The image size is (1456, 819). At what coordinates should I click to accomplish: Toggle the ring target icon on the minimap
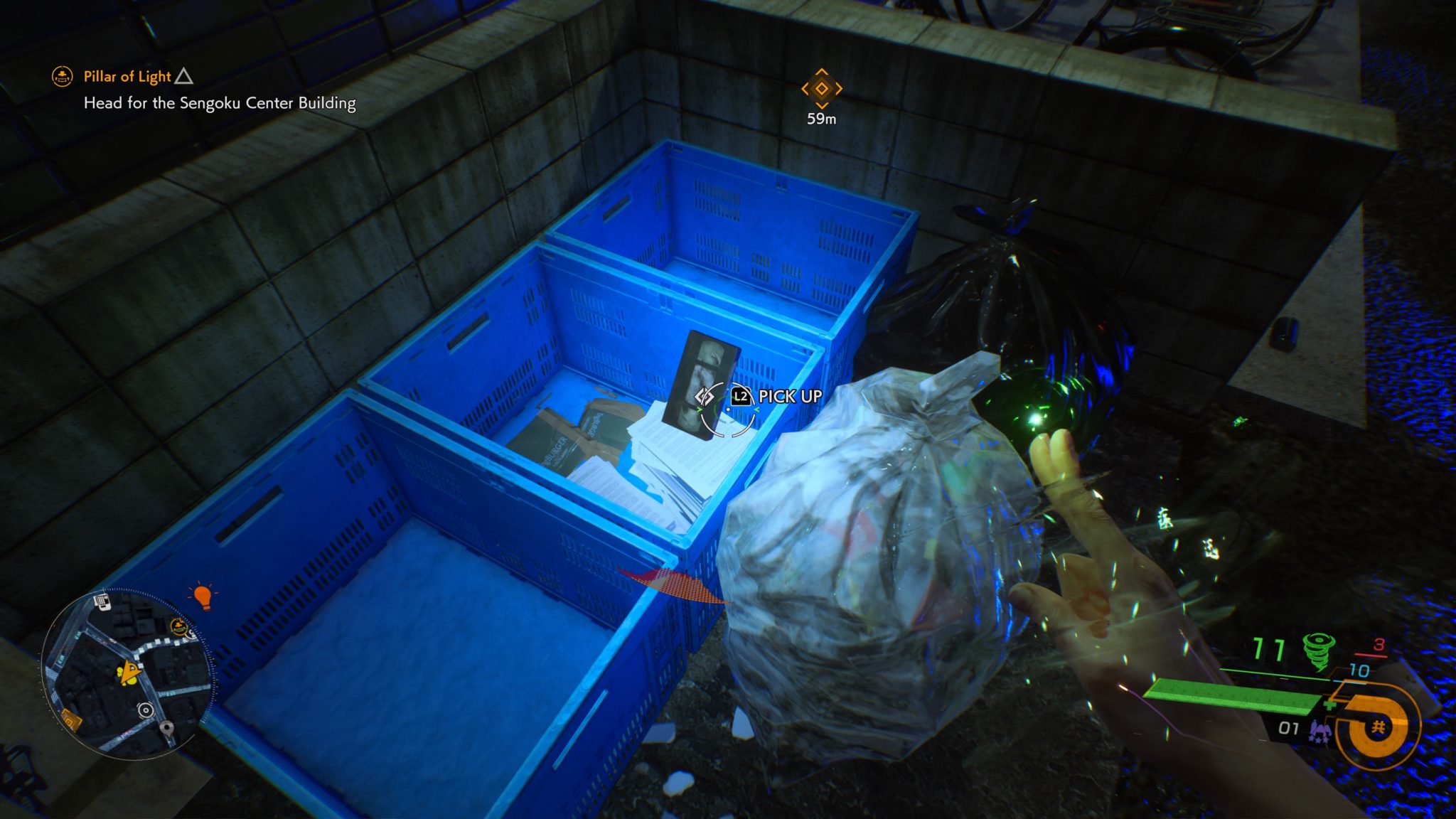coord(146,710)
